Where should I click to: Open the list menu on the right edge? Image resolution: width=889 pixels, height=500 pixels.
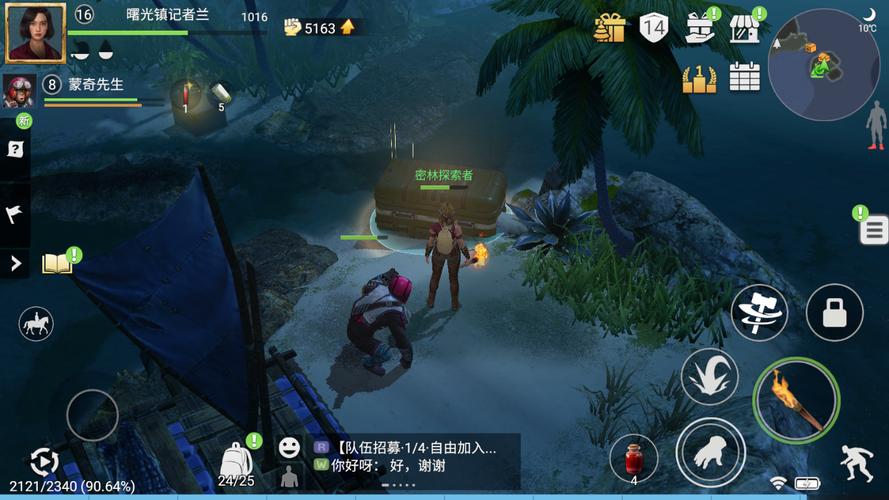873,231
